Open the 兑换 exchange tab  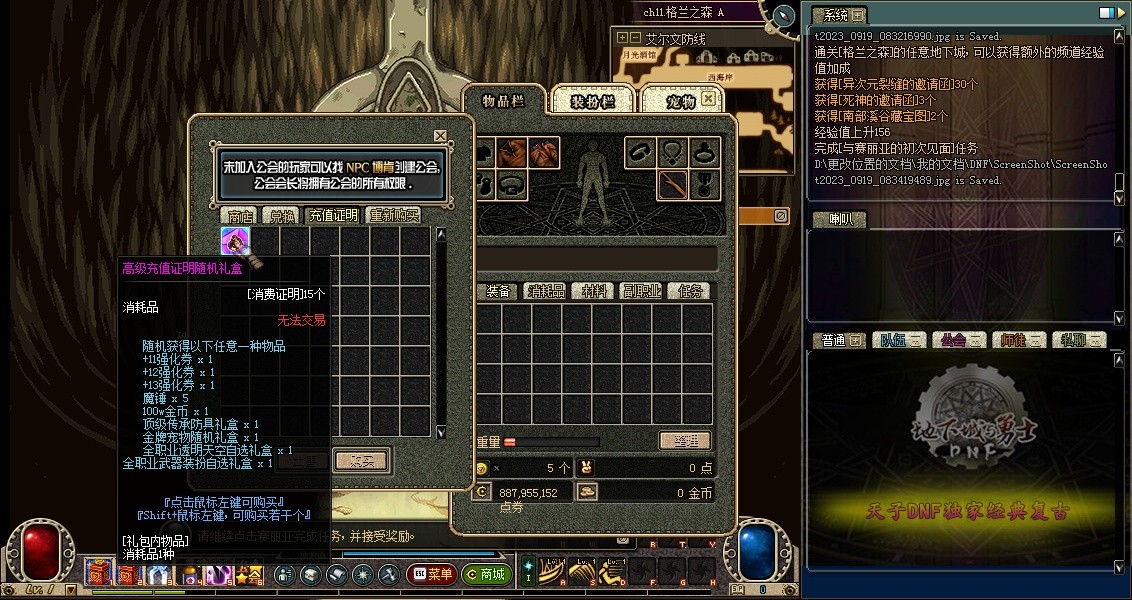tap(279, 215)
